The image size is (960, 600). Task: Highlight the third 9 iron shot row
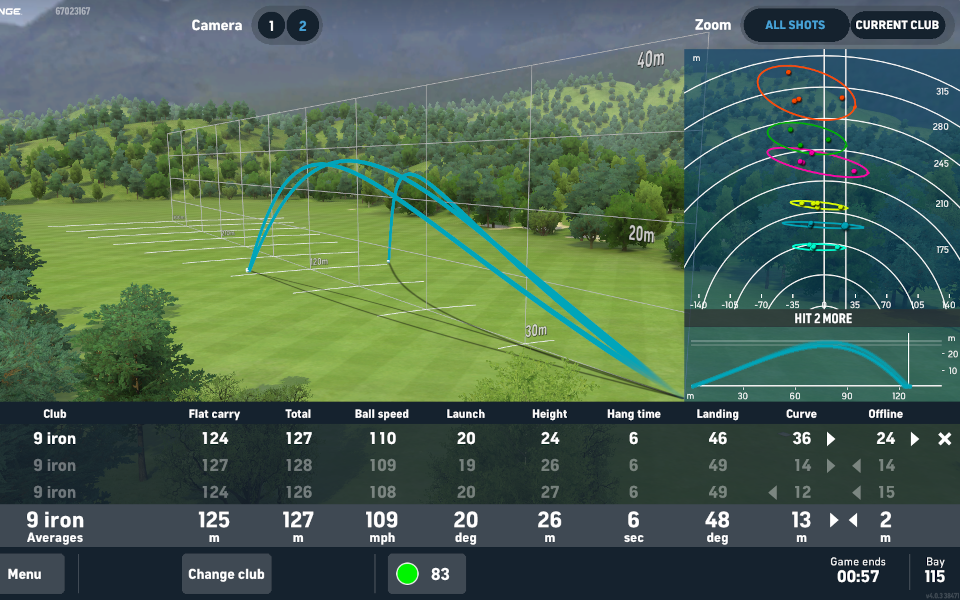pos(480,492)
